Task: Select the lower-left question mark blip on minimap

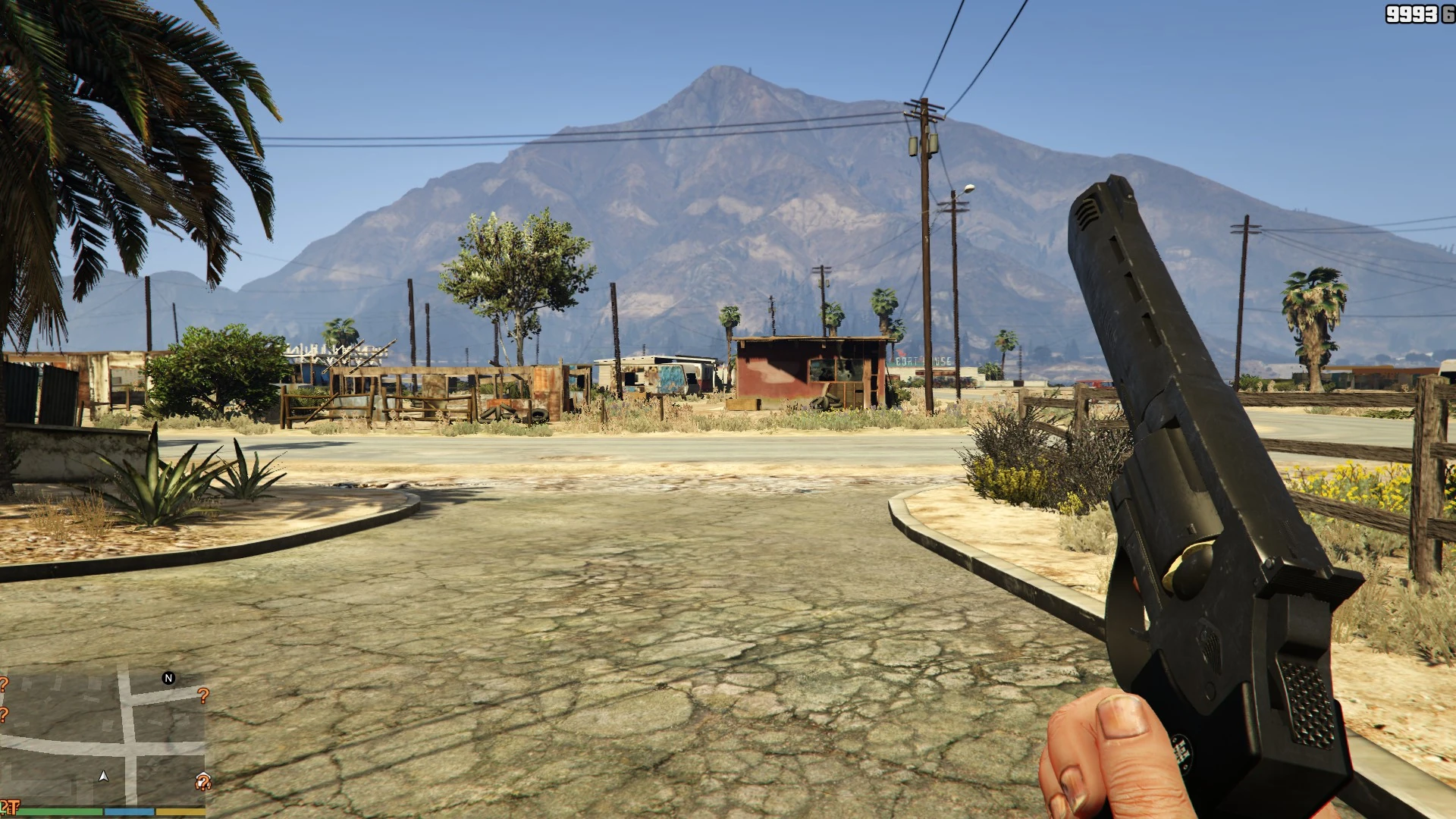Action: (x=5, y=714)
